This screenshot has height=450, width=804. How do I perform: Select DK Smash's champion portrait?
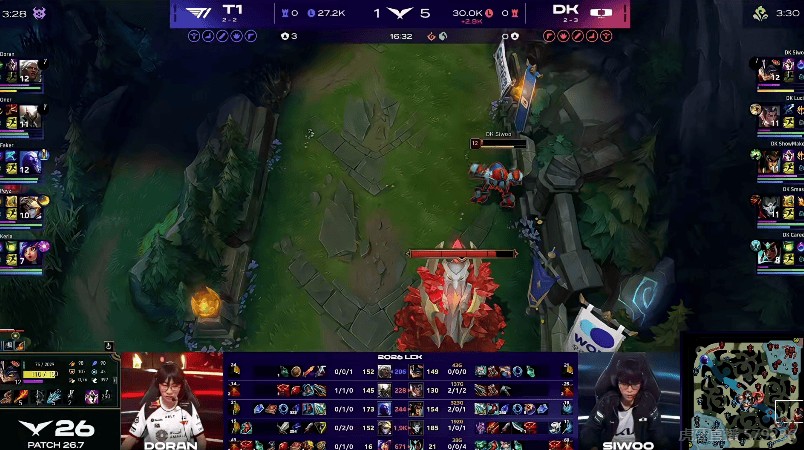(767, 207)
